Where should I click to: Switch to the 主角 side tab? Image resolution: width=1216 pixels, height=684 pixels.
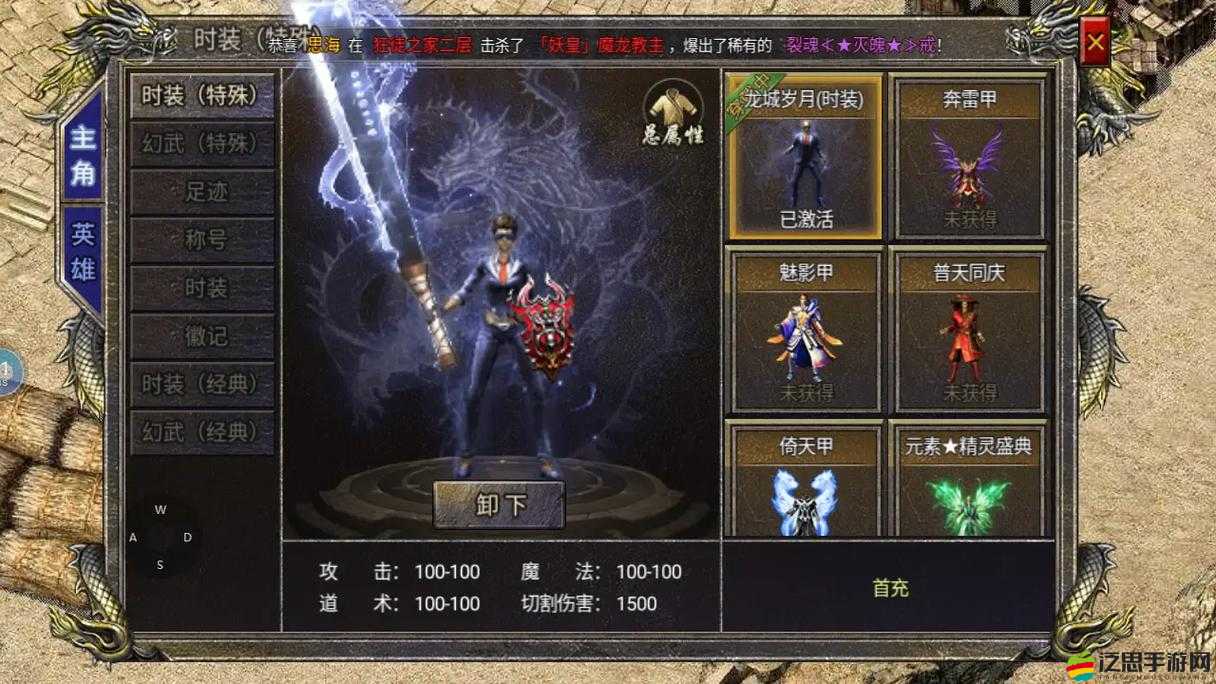(x=82, y=153)
